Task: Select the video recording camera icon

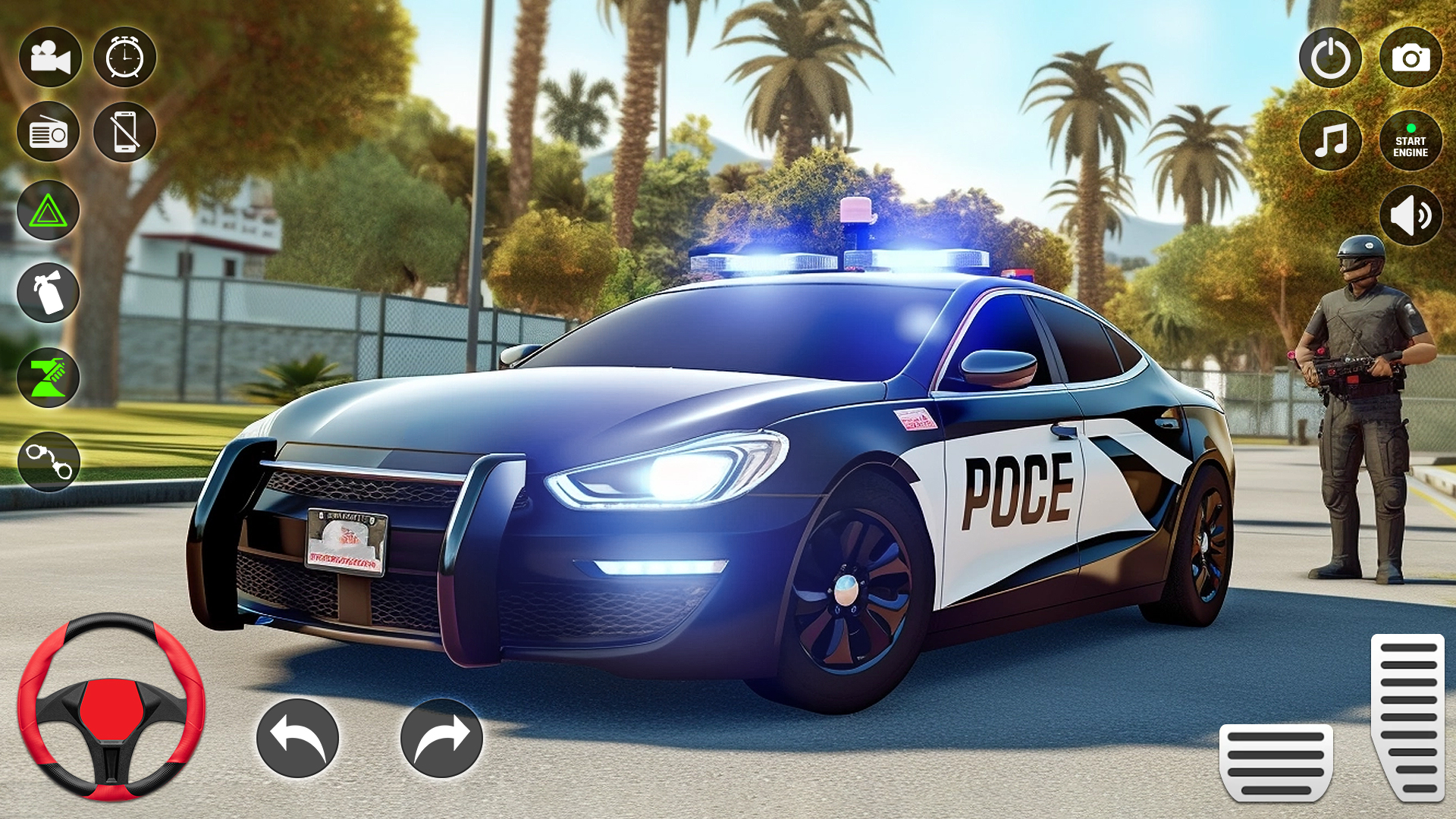Action: [48, 55]
